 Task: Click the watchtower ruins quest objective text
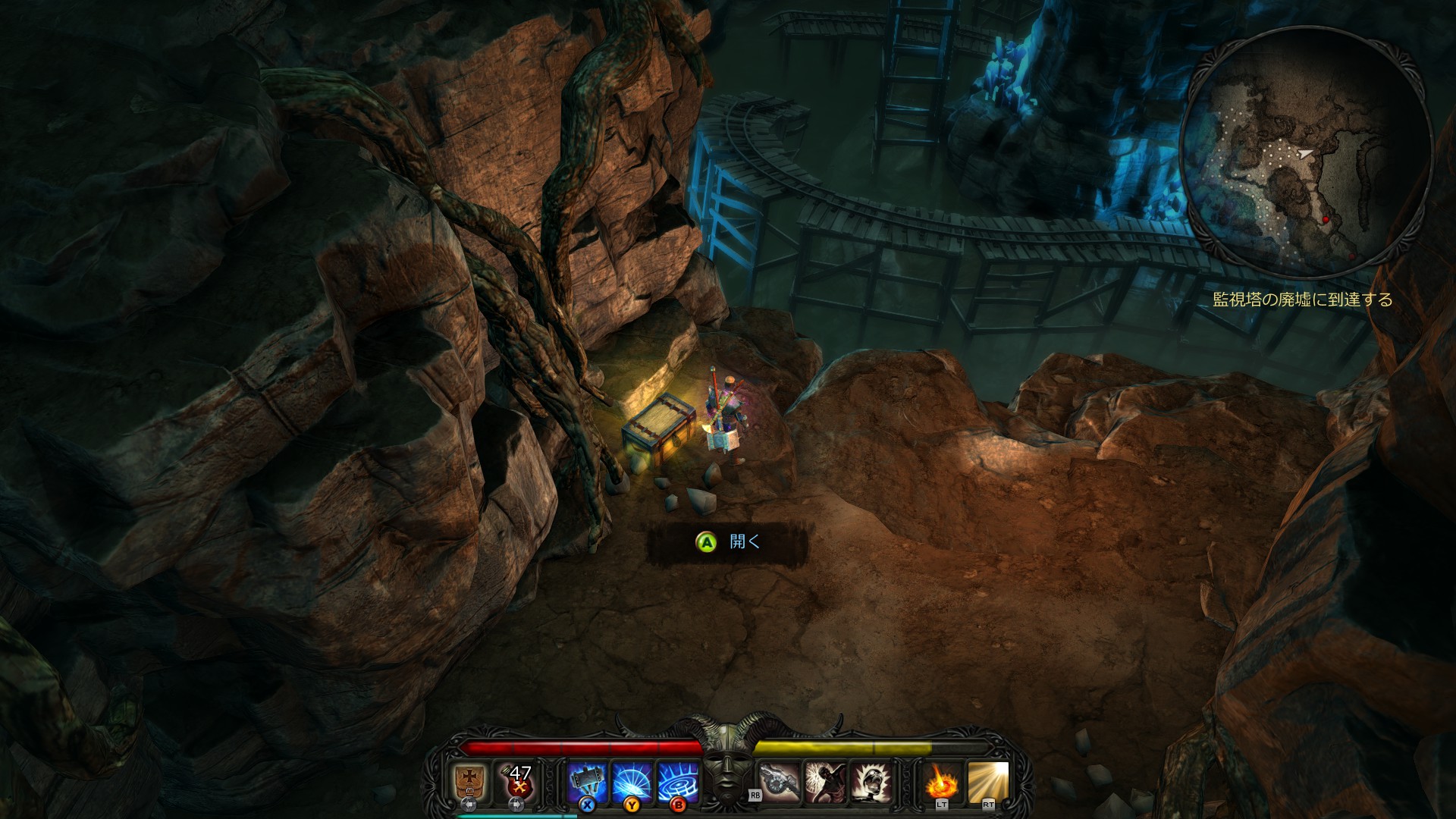[1302, 300]
